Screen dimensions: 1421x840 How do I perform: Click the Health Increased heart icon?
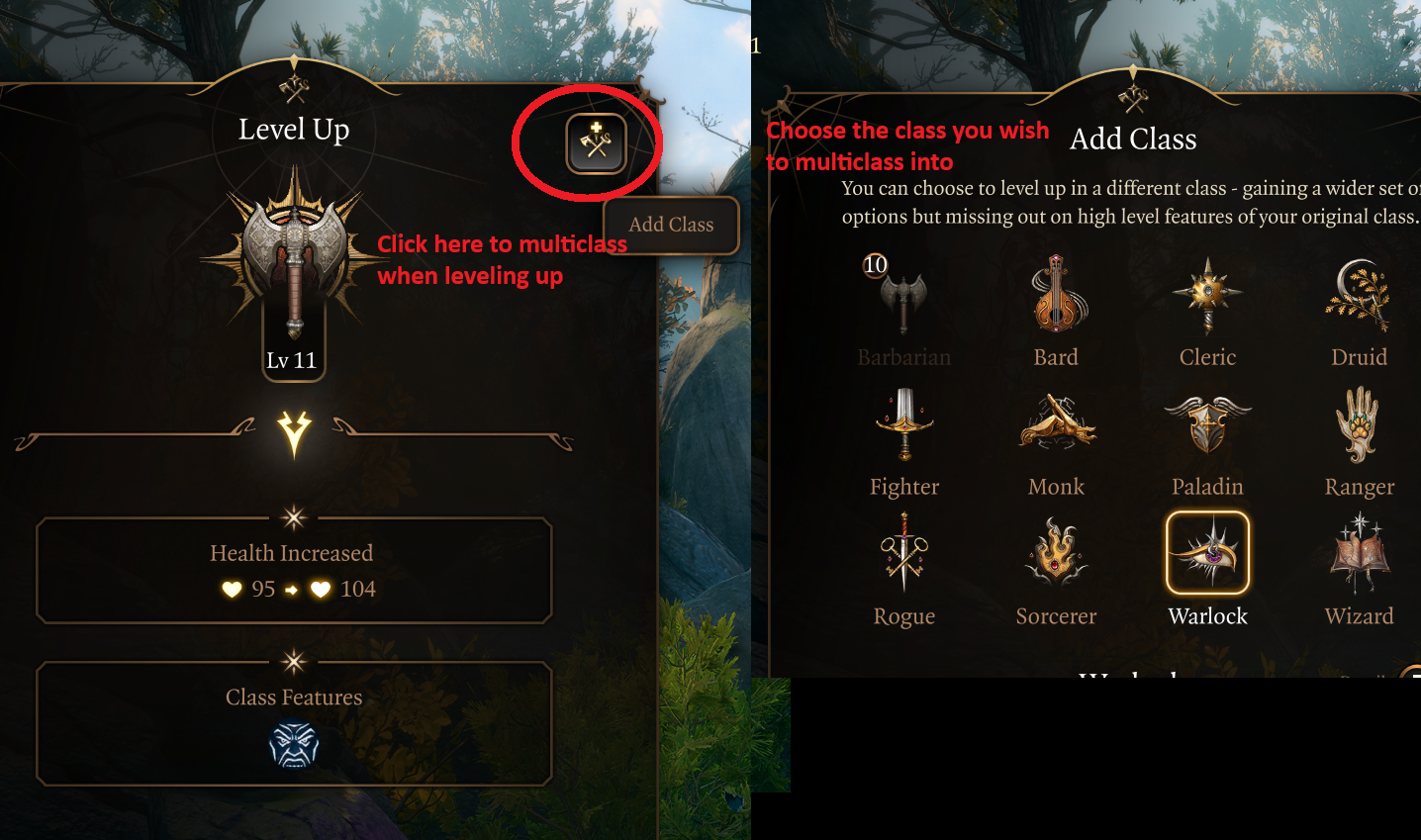point(231,589)
